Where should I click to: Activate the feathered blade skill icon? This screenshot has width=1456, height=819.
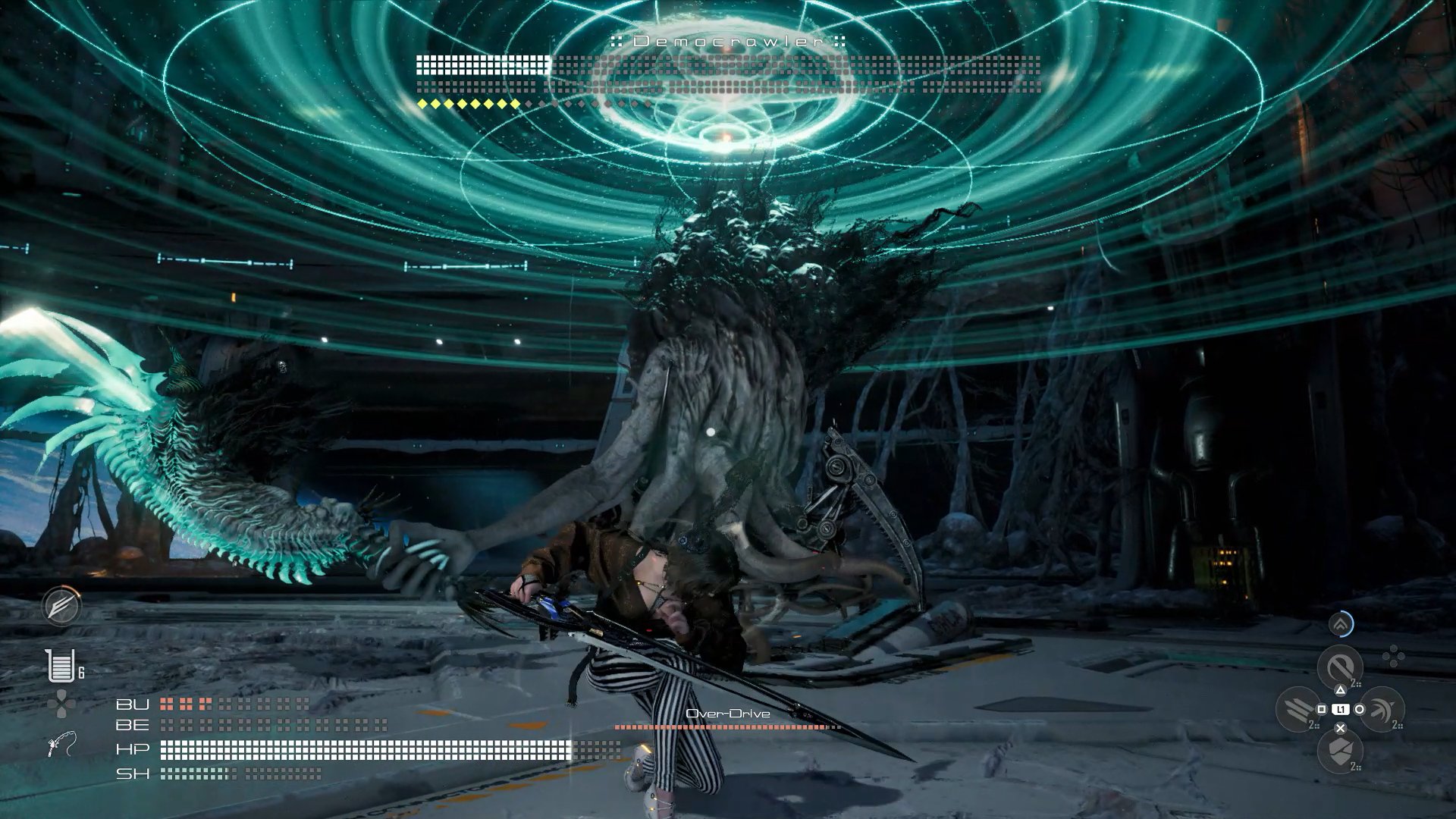point(61,607)
